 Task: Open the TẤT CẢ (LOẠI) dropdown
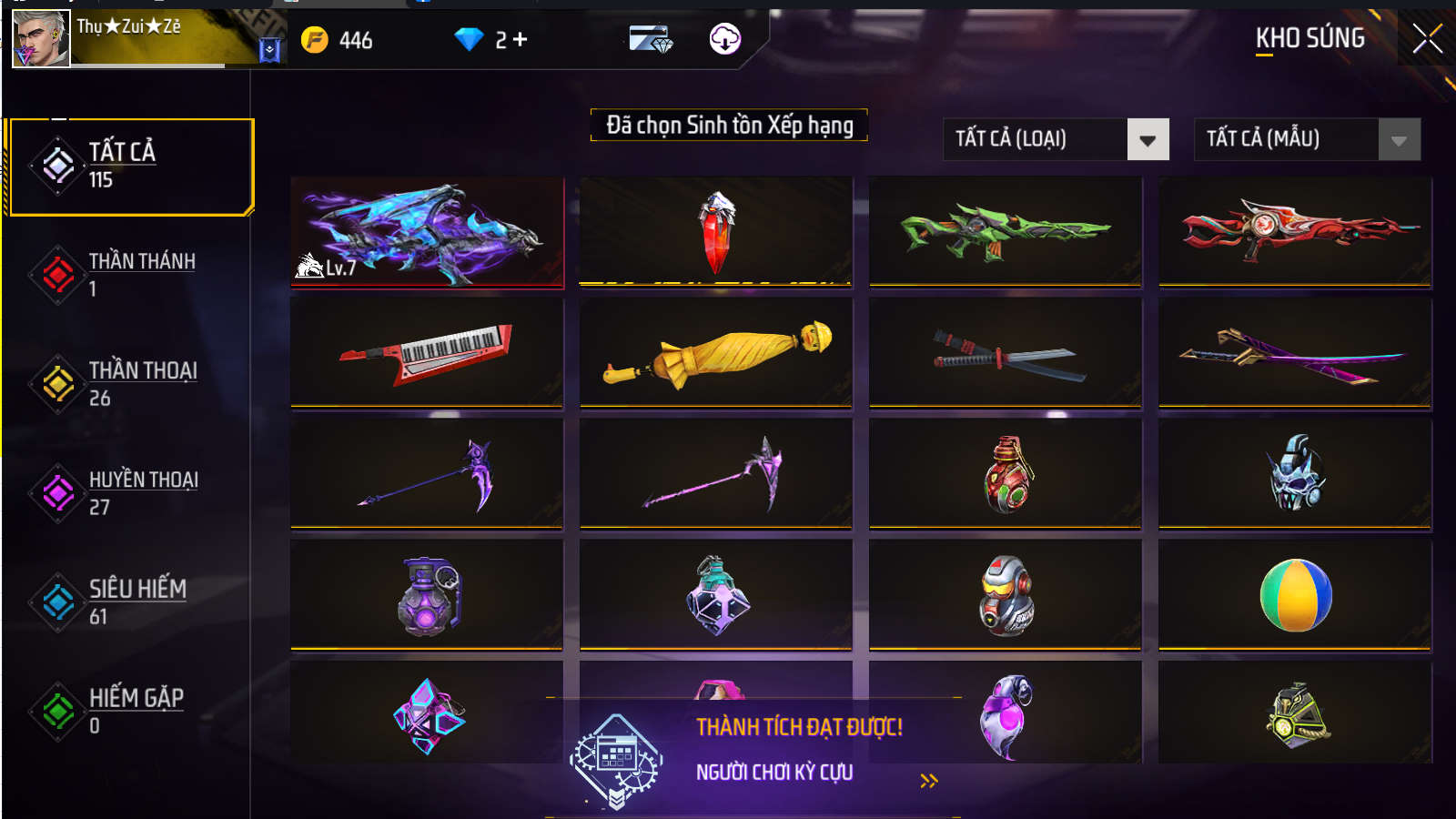[1056, 139]
